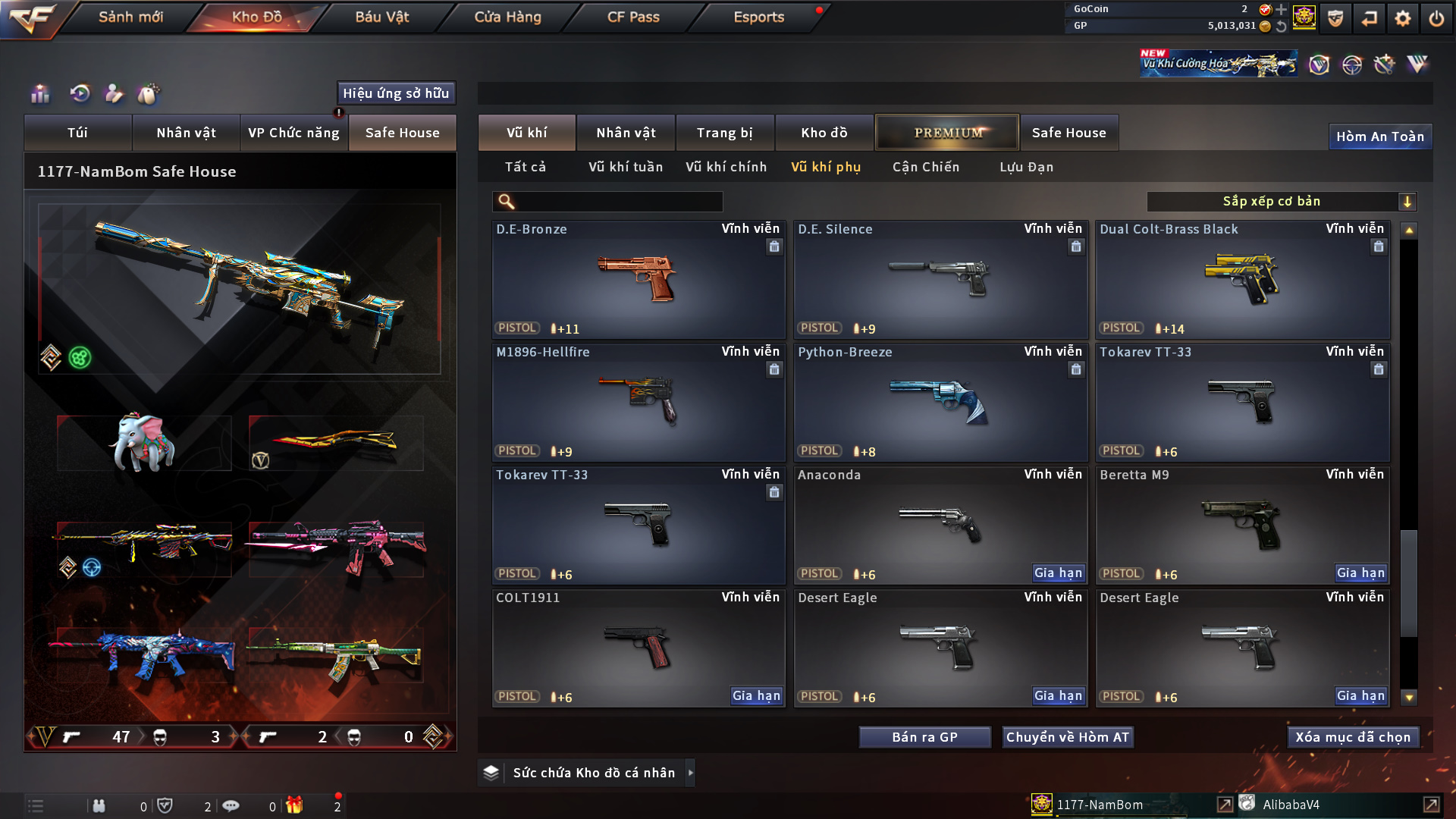The width and height of the screenshot is (1456, 819).
Task: Click the power exit button
Action: [x=1436, y=18]
